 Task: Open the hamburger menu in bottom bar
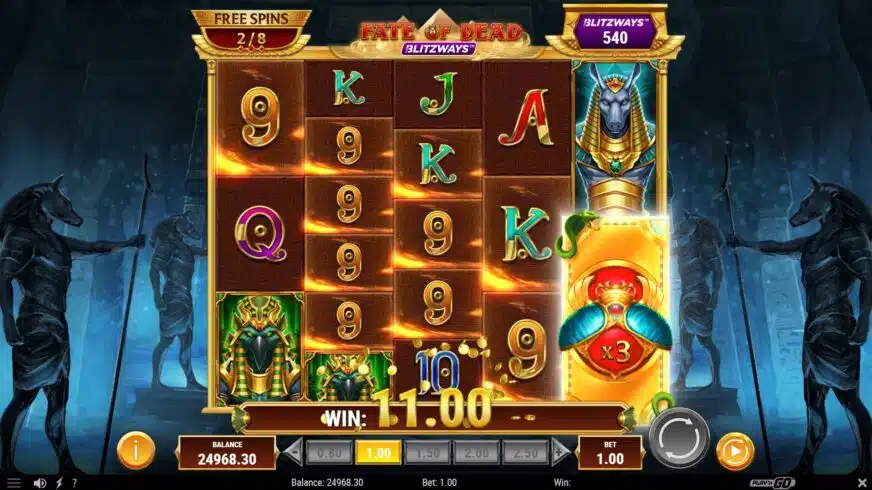coord(14,483)
